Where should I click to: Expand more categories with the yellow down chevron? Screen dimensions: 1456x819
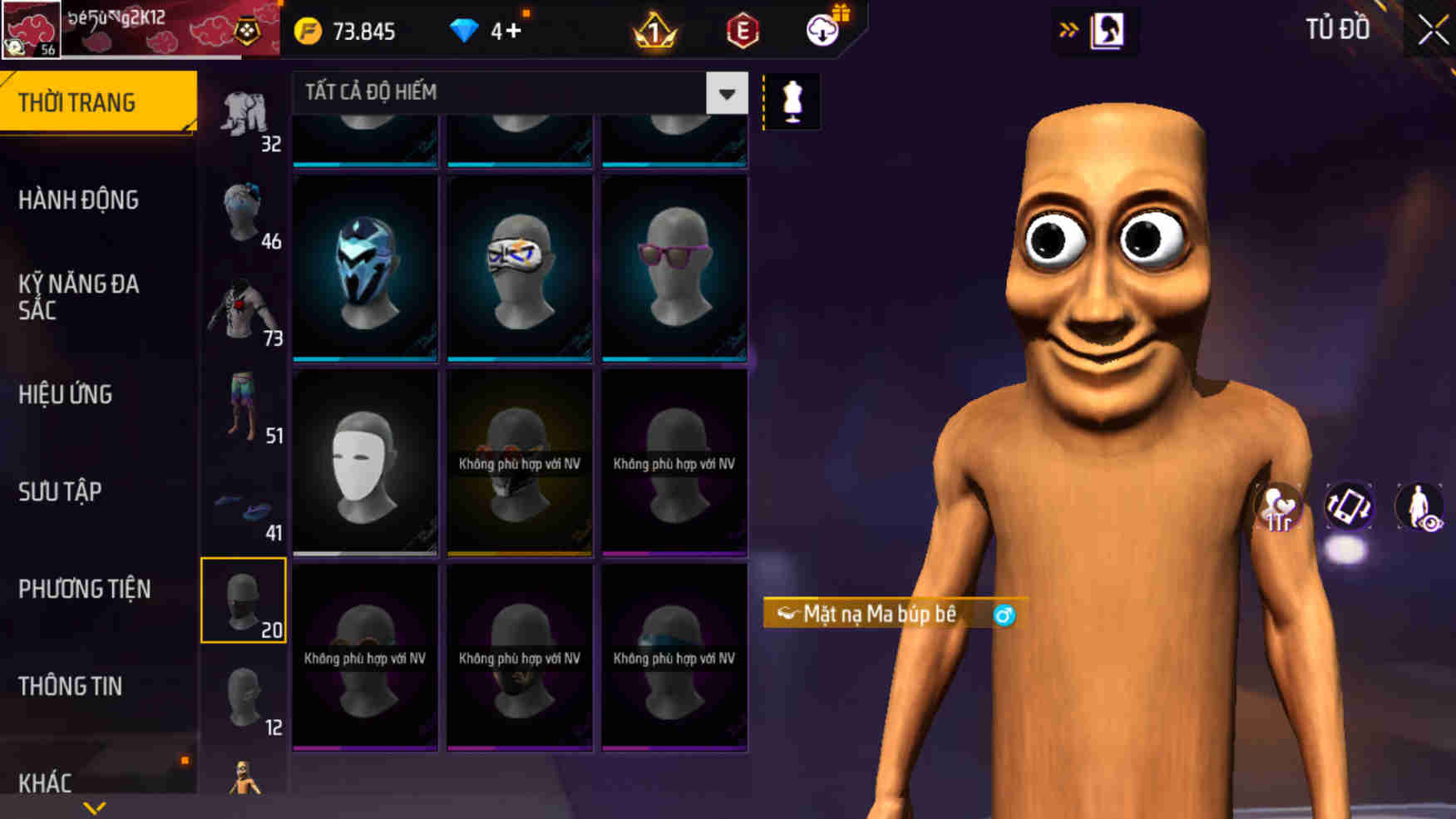point(94,805)
